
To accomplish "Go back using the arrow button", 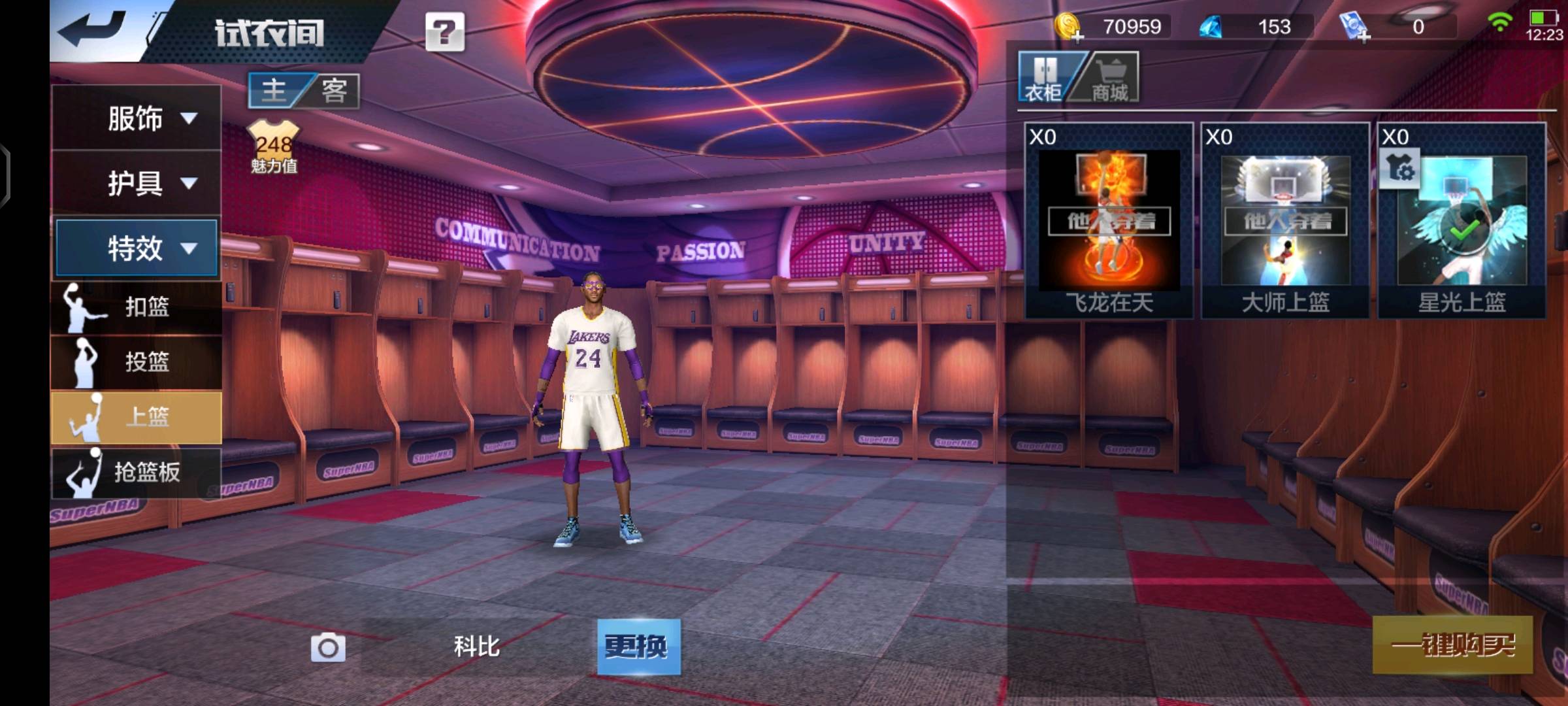I will [x=93, y=30].
